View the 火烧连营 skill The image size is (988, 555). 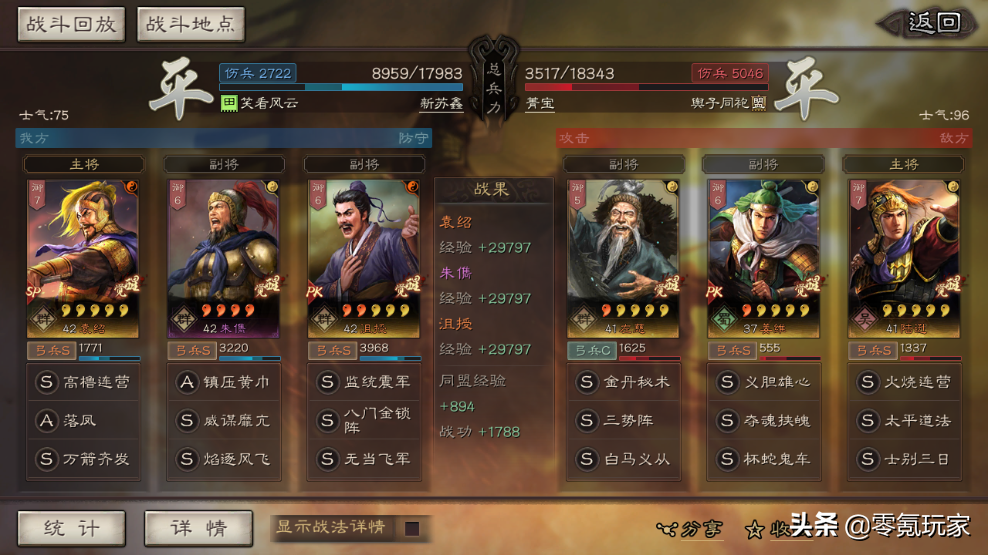pyautogui.click(x=902, y=382)
